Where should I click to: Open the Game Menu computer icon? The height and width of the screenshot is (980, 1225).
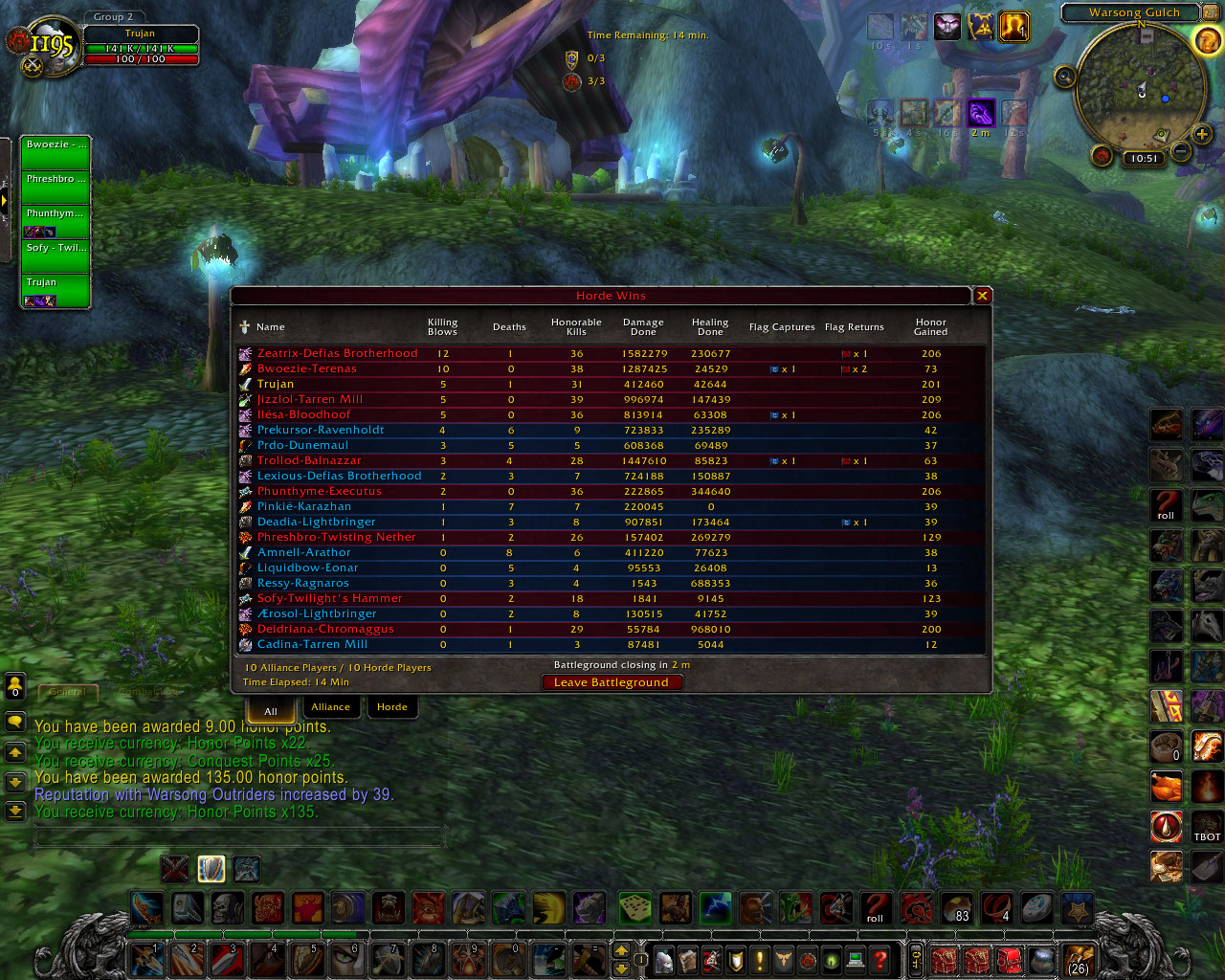[x=855, y=960]
